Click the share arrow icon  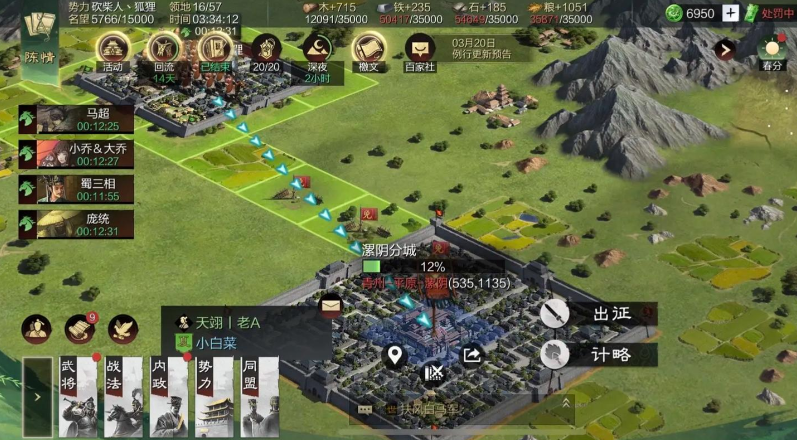tap(472, 355)
